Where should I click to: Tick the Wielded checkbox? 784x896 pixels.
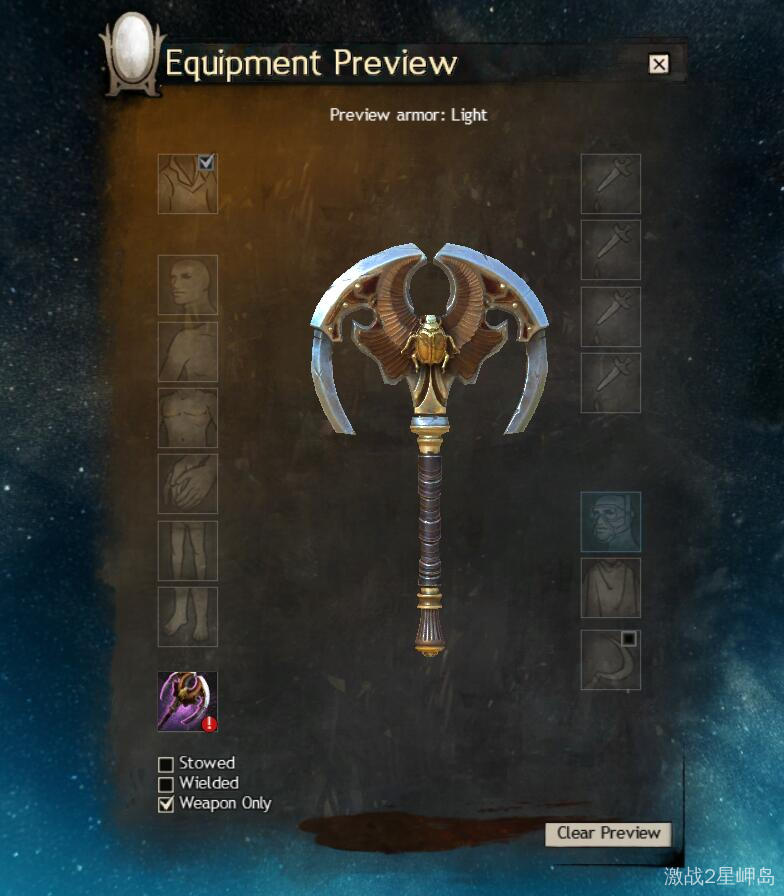point(166,784)
